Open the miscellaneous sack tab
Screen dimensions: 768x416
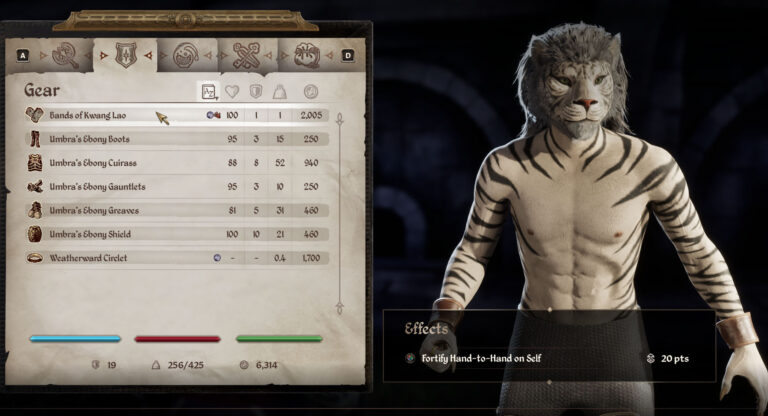[x=306, y=56]
